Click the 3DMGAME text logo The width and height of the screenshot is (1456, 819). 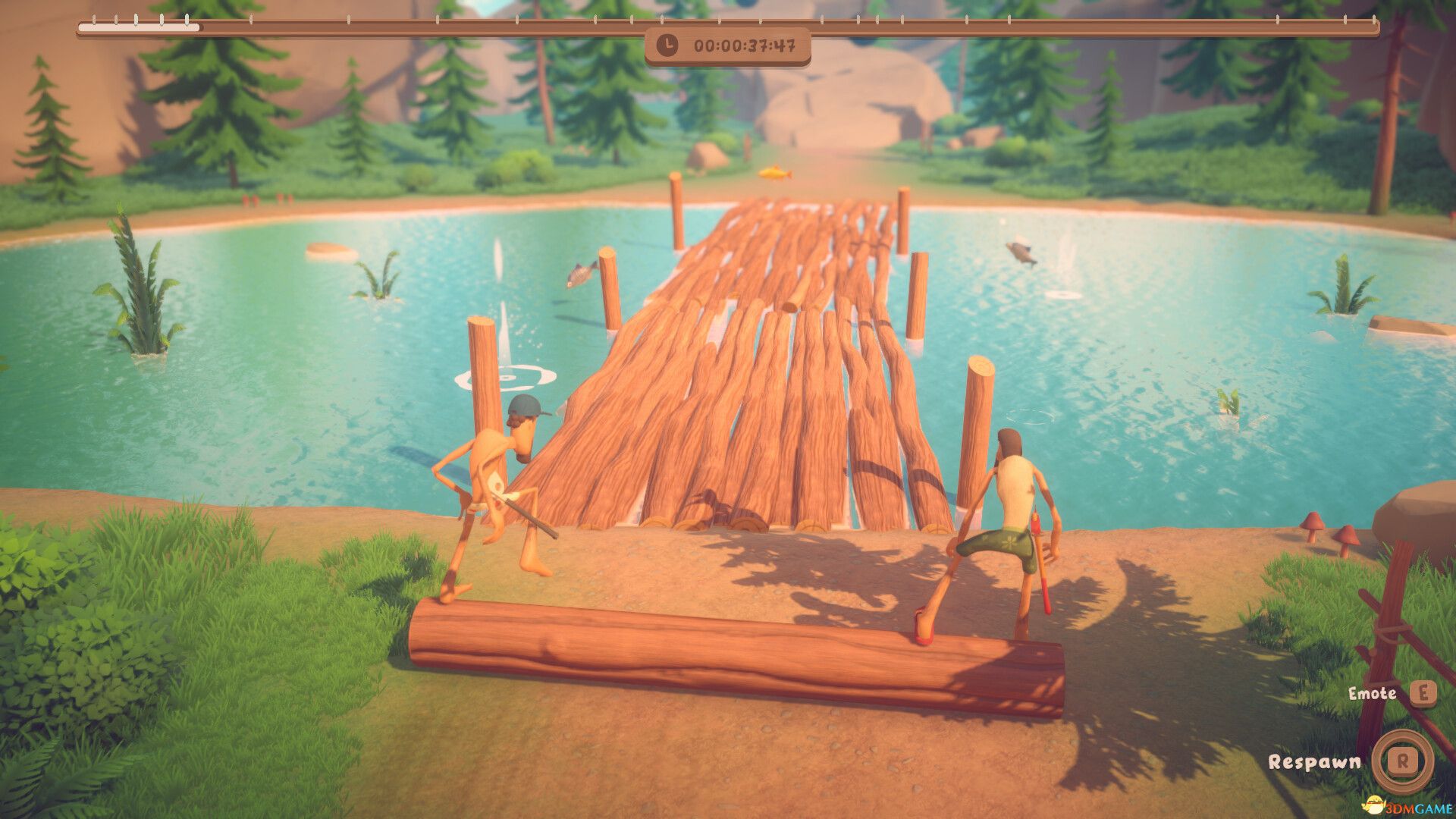(x=1417, y=809)
